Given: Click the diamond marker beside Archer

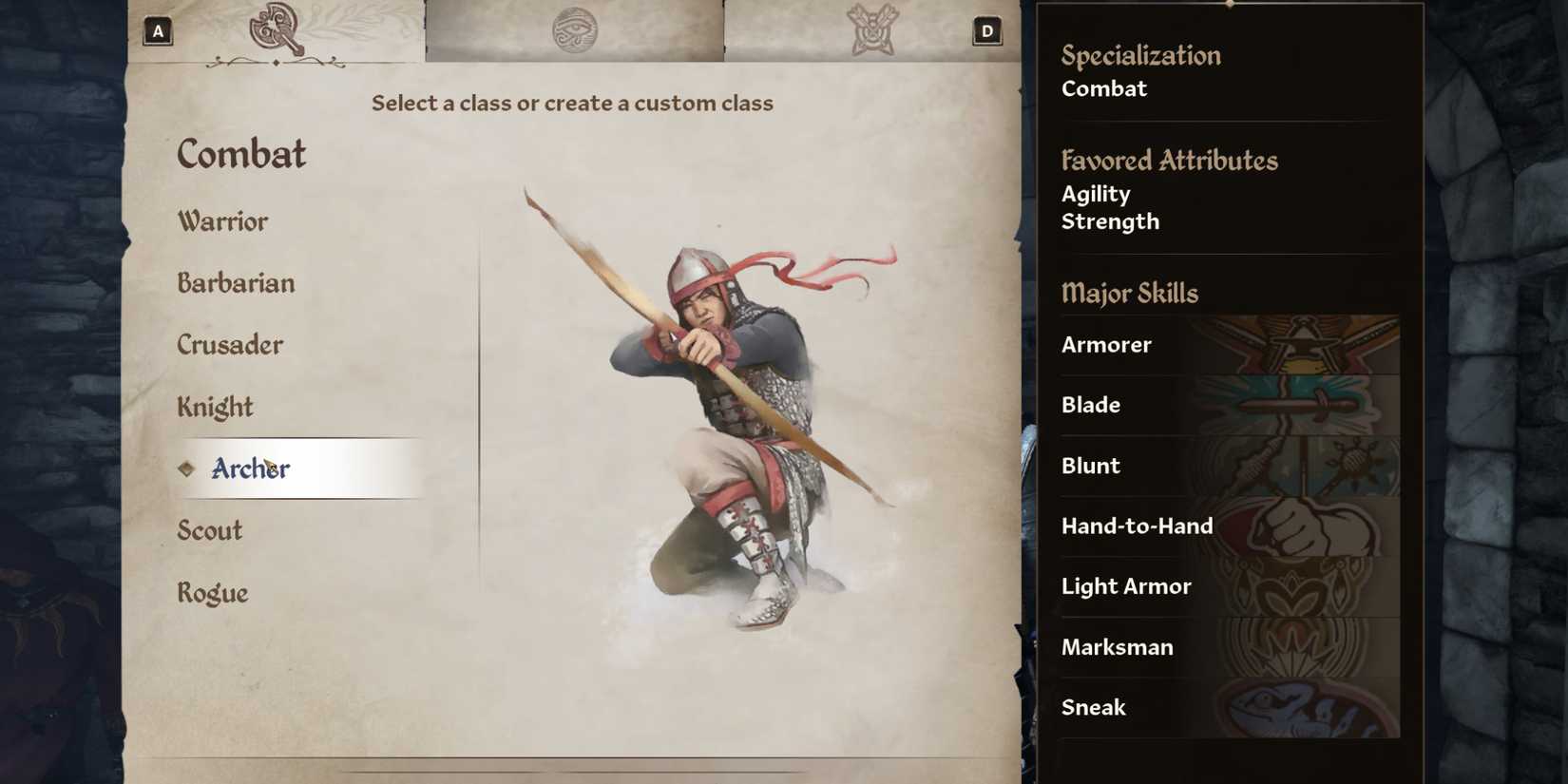Looking at the screenshot, I should (x=186, y=468).
